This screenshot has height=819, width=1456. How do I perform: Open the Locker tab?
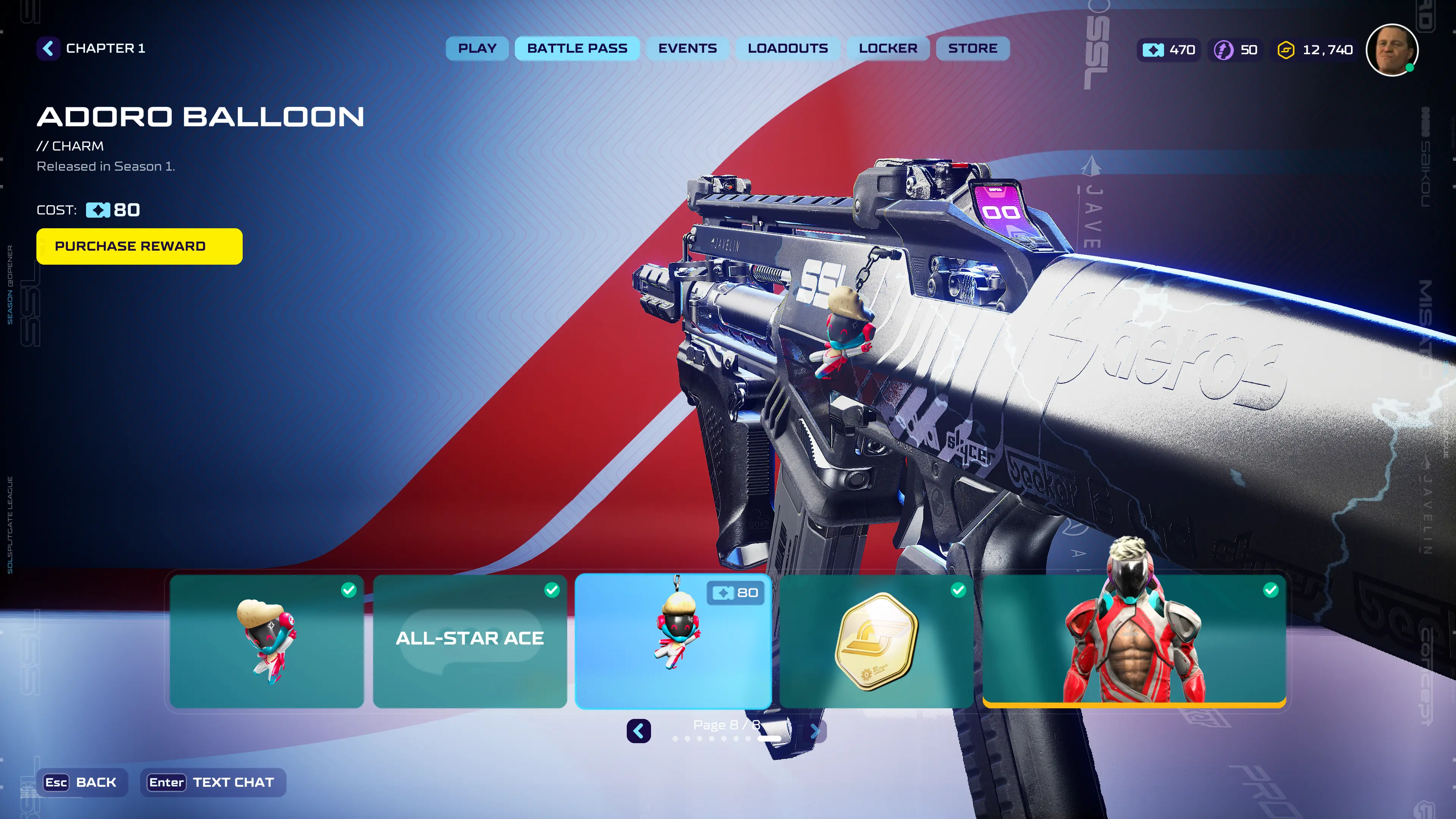(888, 49)
